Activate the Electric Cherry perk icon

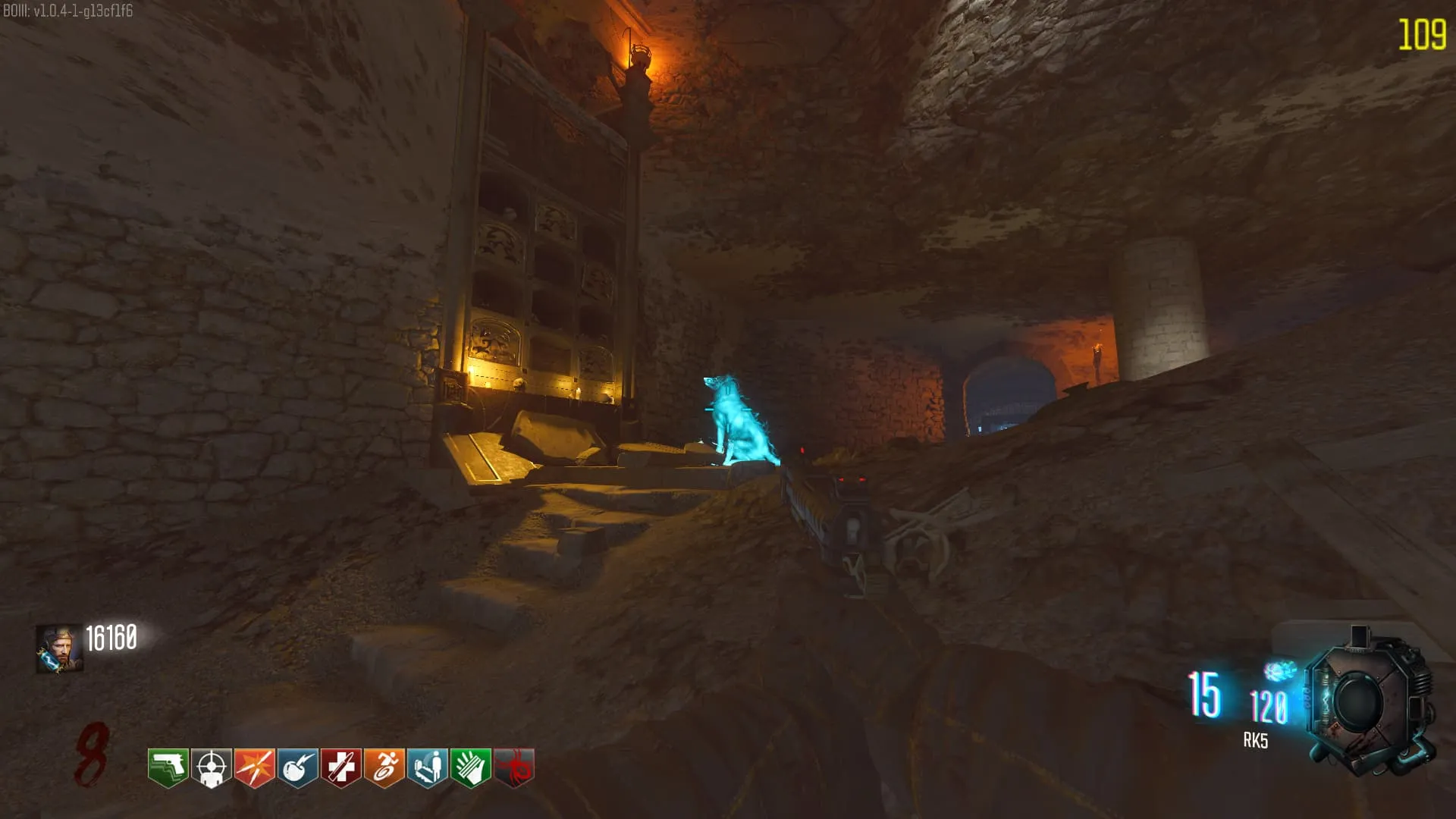(297, 767)
